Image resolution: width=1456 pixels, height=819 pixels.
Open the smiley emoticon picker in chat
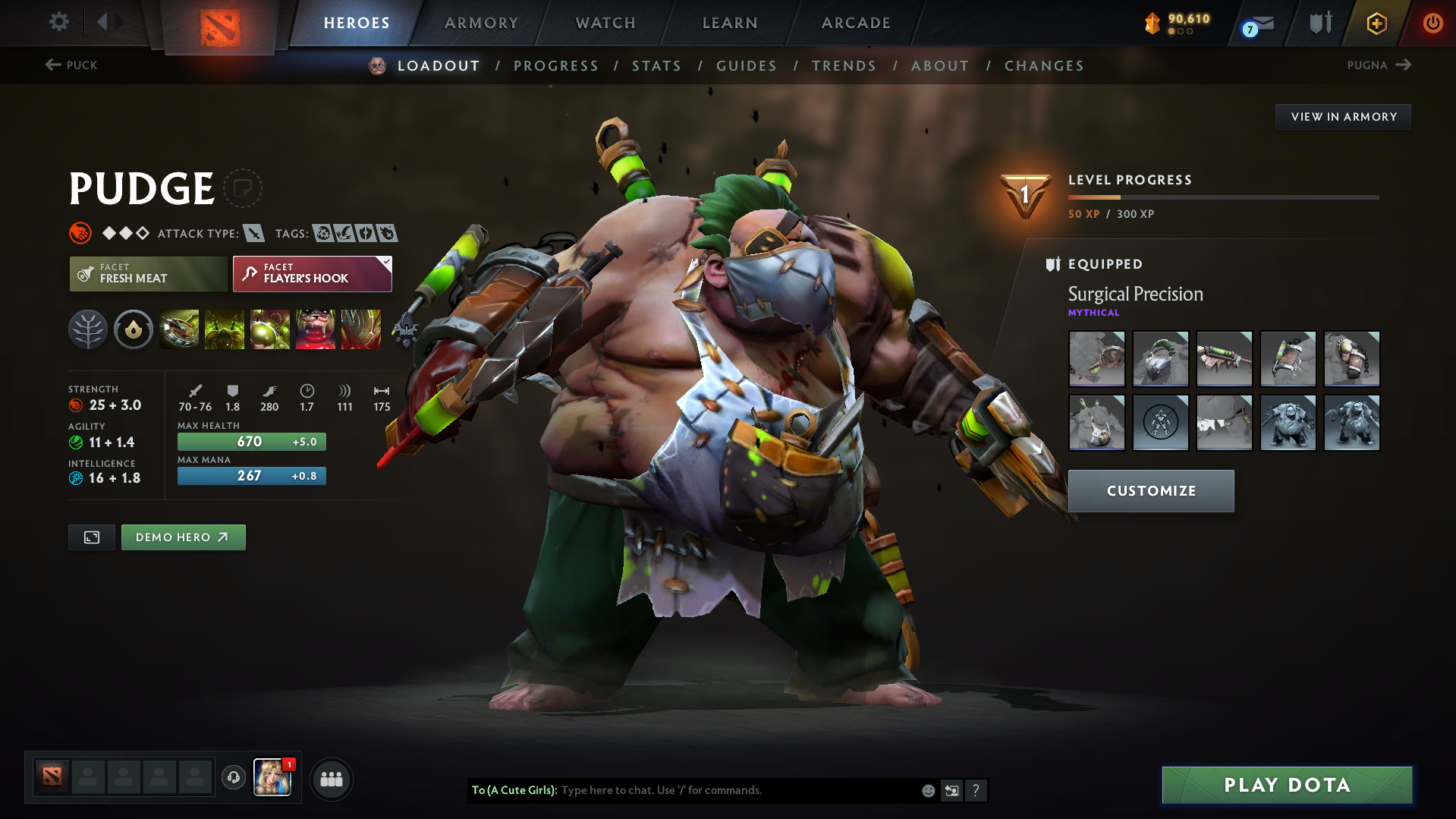point(927,790)
